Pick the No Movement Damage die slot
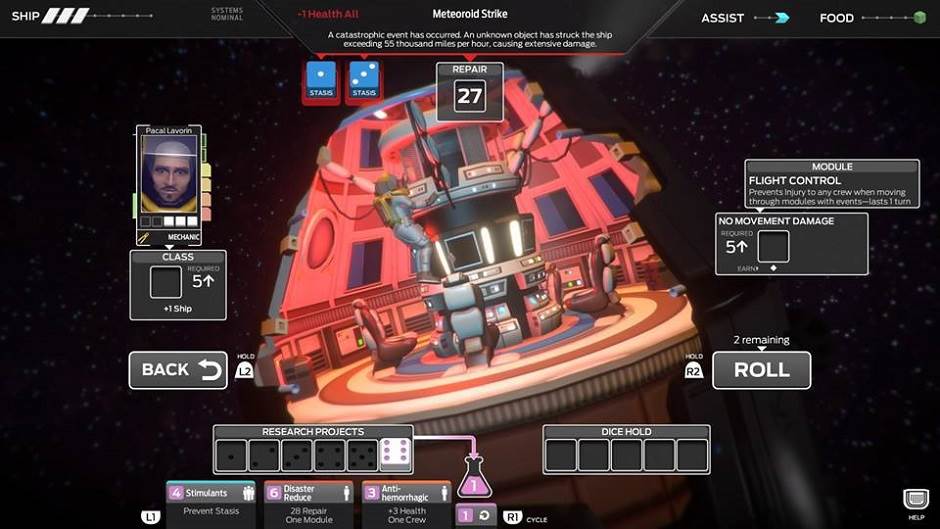This screenshot has height=529, width=940. click(773, 246)
